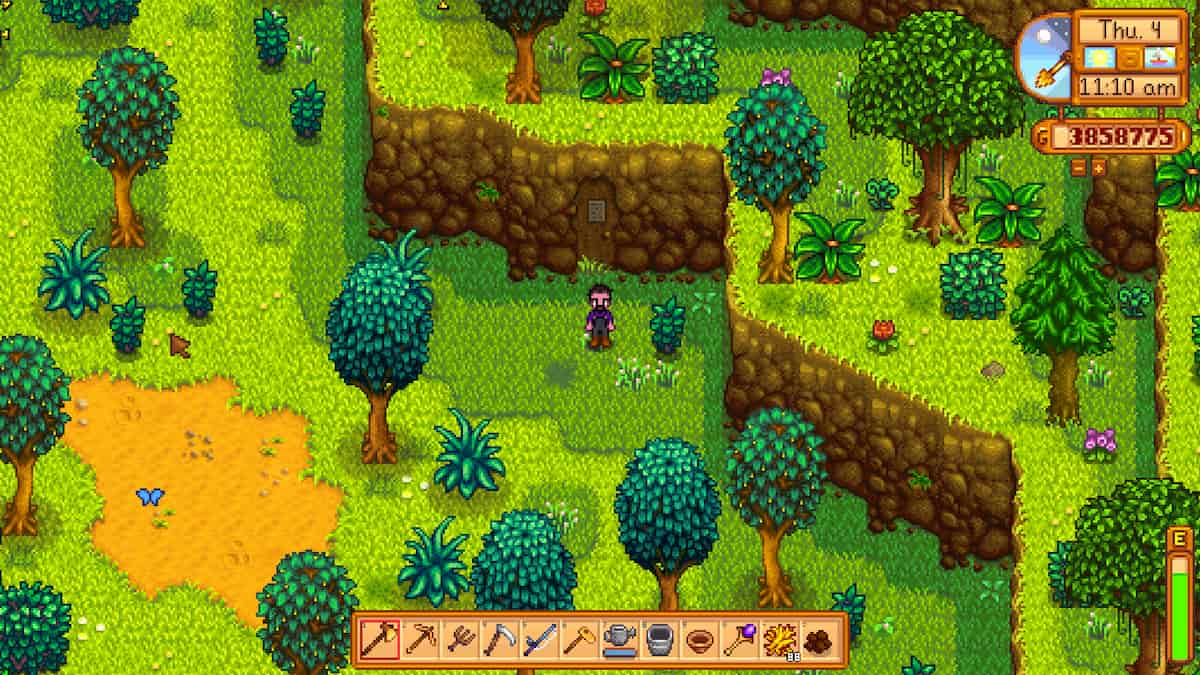Select the watering can slot
Viewport: 1200px width, 675px height.
coord(618,639)
